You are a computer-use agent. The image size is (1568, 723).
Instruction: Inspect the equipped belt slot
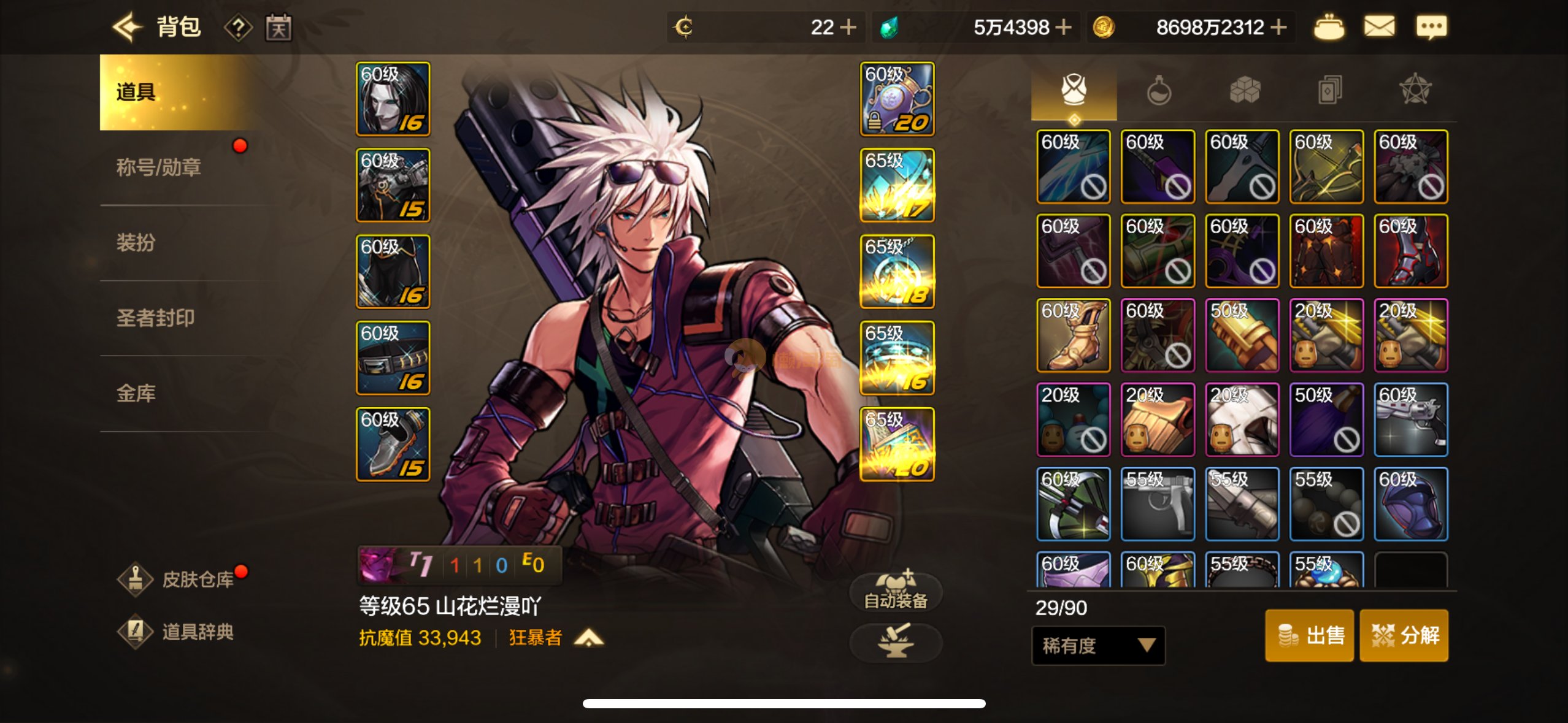tap(393, 358)
